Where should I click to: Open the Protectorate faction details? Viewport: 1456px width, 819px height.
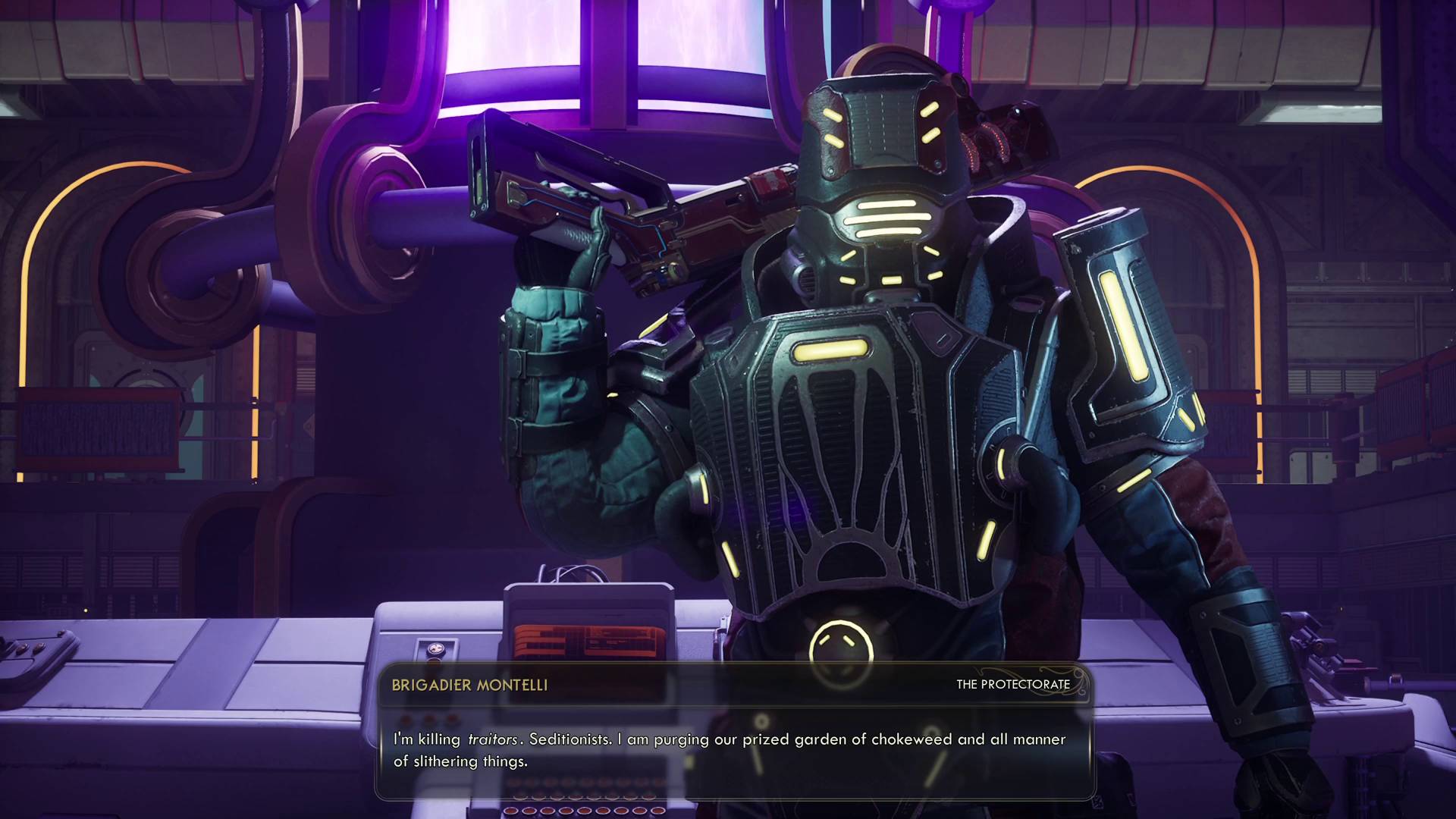(1013, 684)
